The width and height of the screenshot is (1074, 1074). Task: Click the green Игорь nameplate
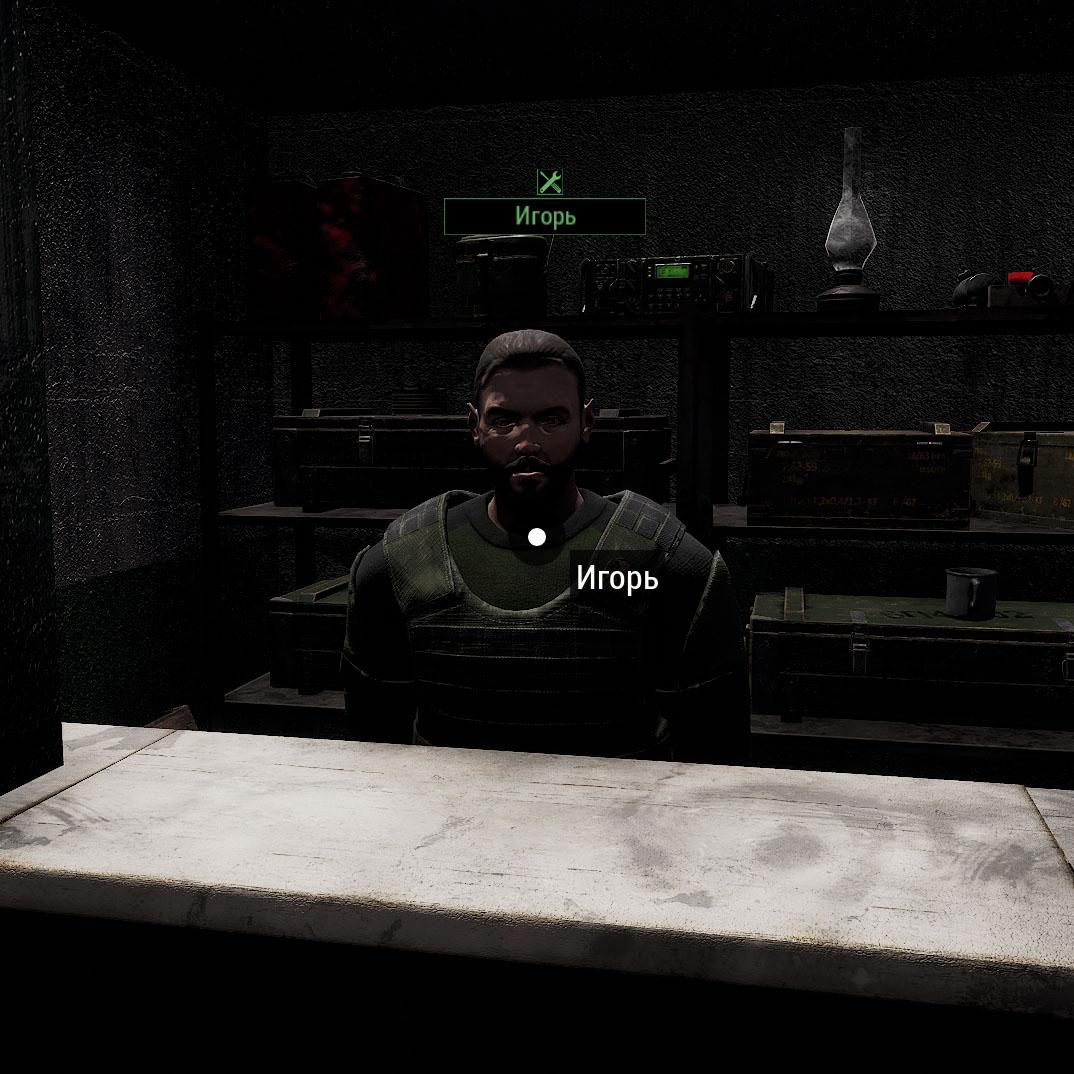pyautogui.click(x=545, y=216)
